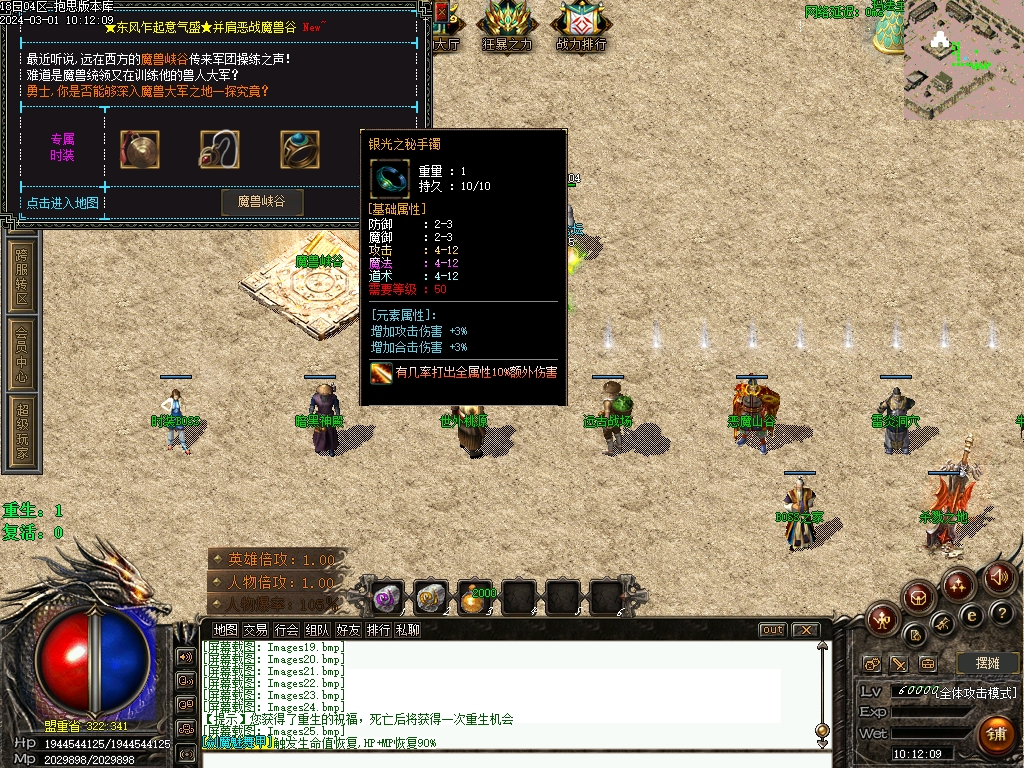This screenshot has height=768, width=1024.
Task: Open the 摆摊 stall button
Action: pos(987,663)
